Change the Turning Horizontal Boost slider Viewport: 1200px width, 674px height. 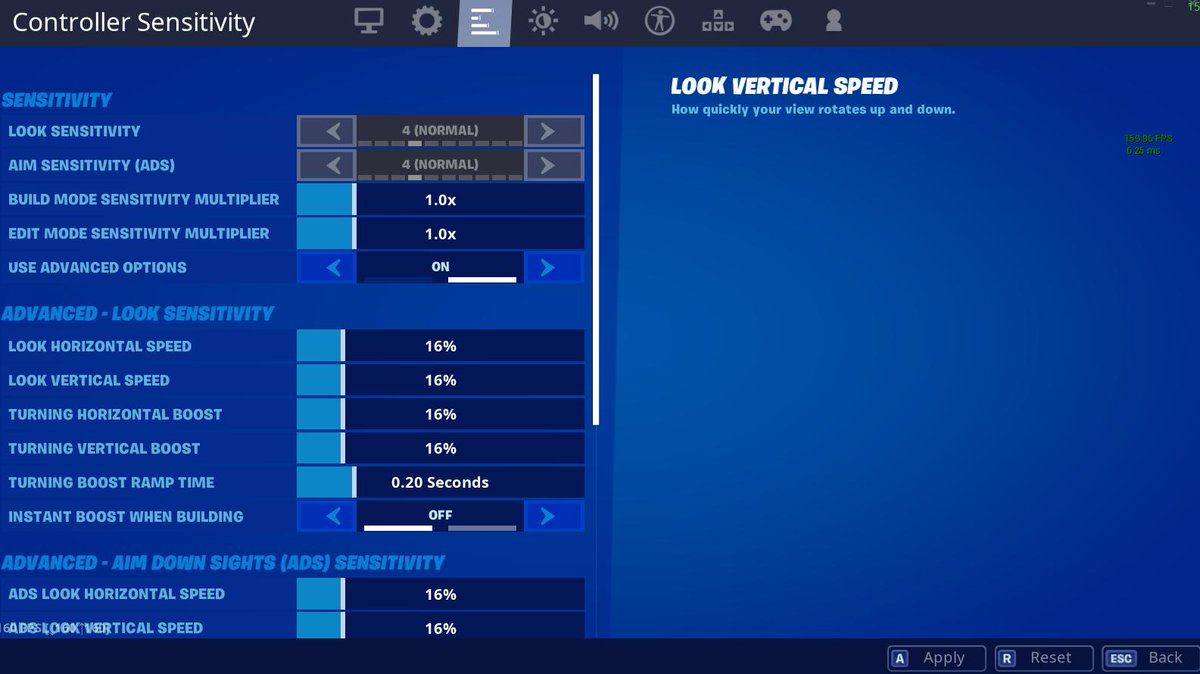[440, 414]
